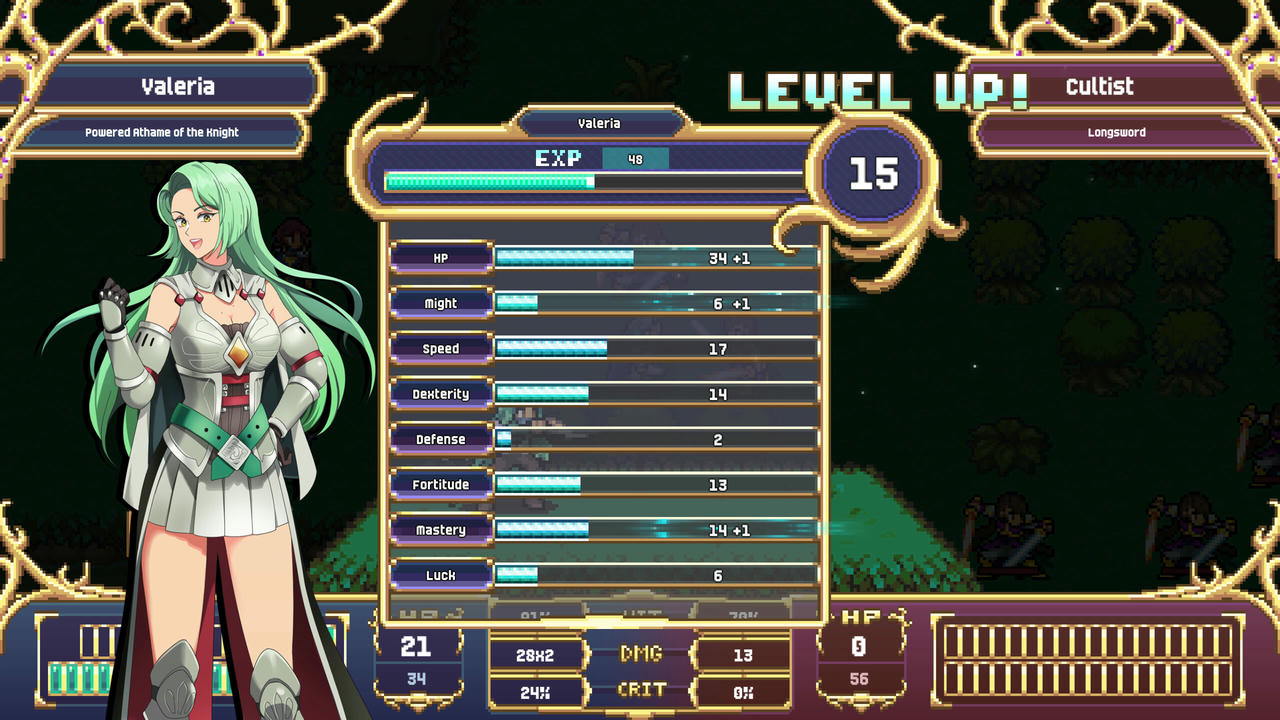Select the Fortitude stat badge
This screenshot has height=720, width=1280.
pos(440,484)
